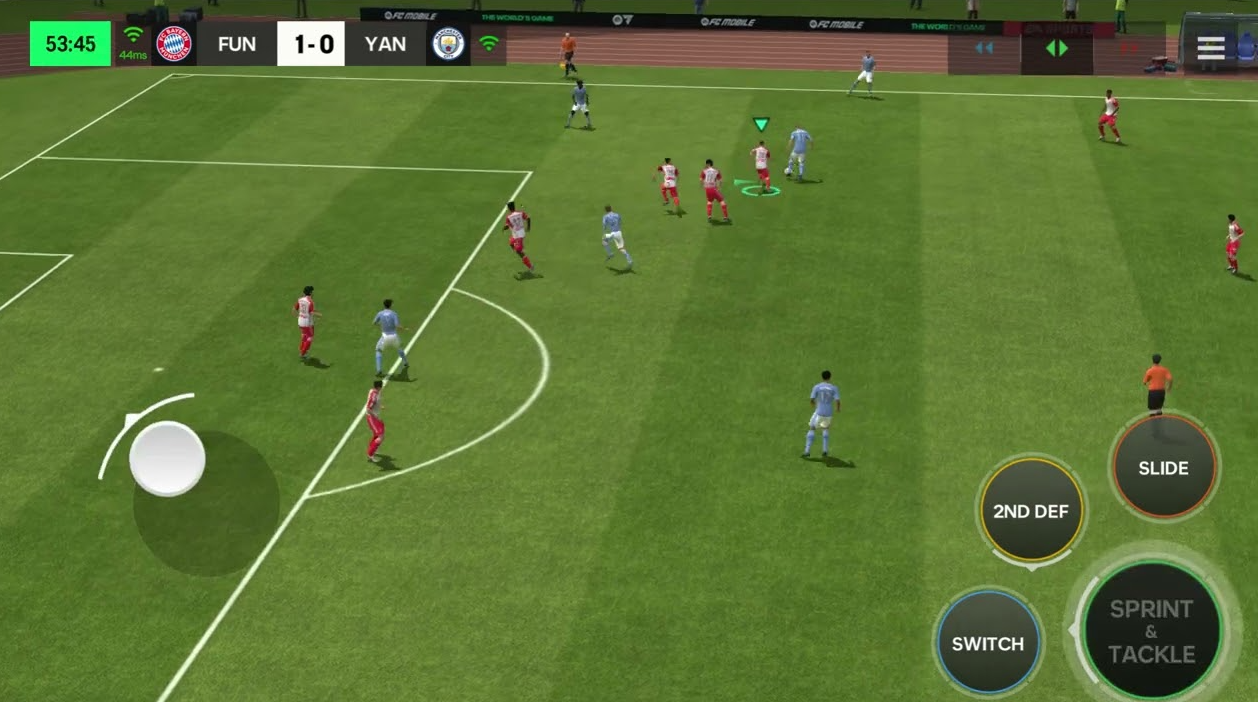
Task: Select the blue defensive tactic arrows
Action: tap(984, 48)
